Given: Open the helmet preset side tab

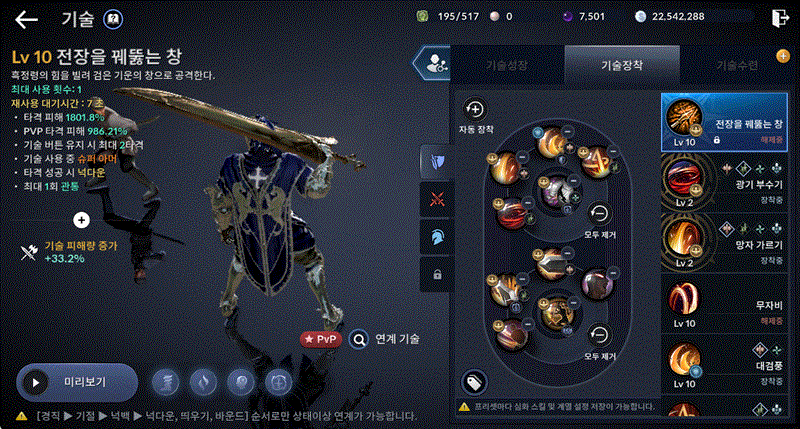Looking at the screenshot, I should click(x=436, y=236).
